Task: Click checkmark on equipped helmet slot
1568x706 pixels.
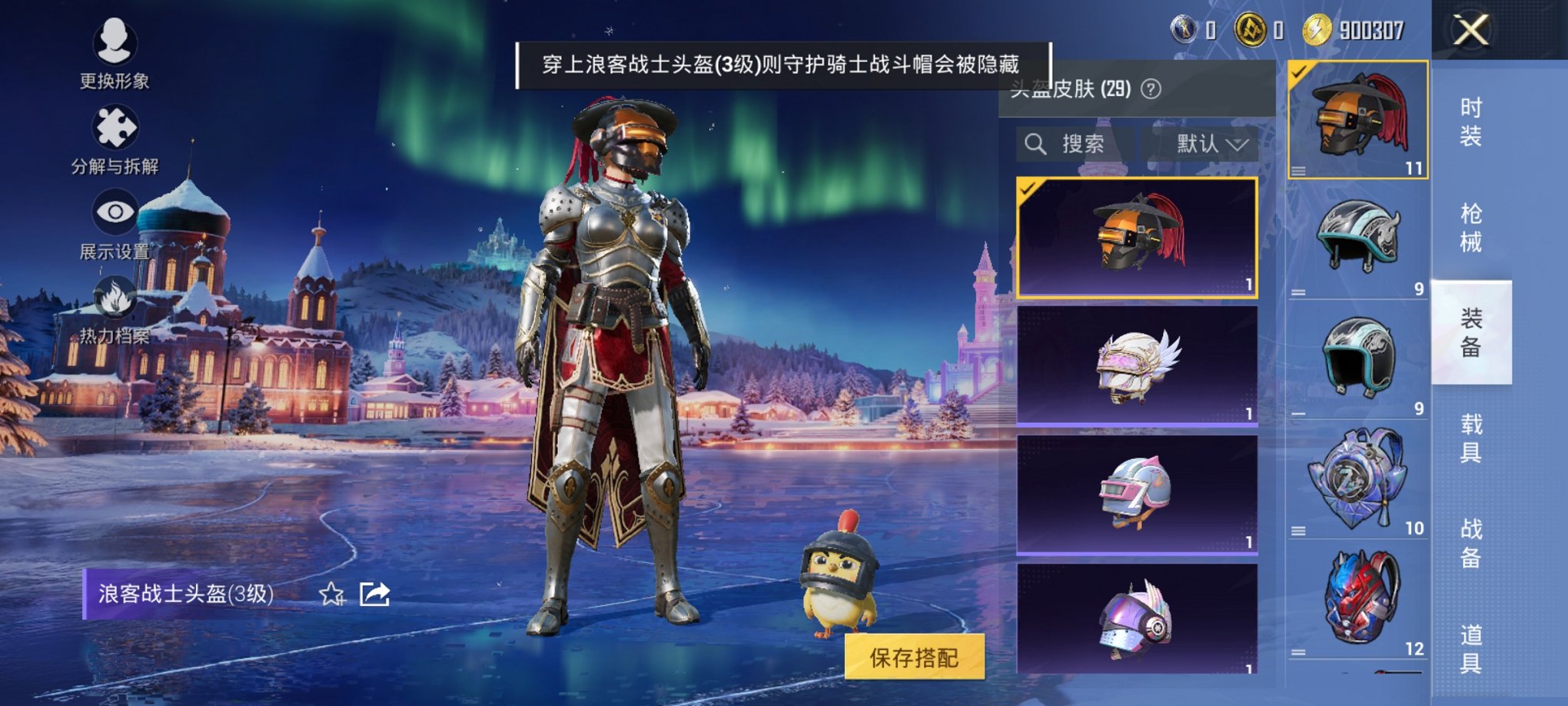Action: [x=1299, y=72]
